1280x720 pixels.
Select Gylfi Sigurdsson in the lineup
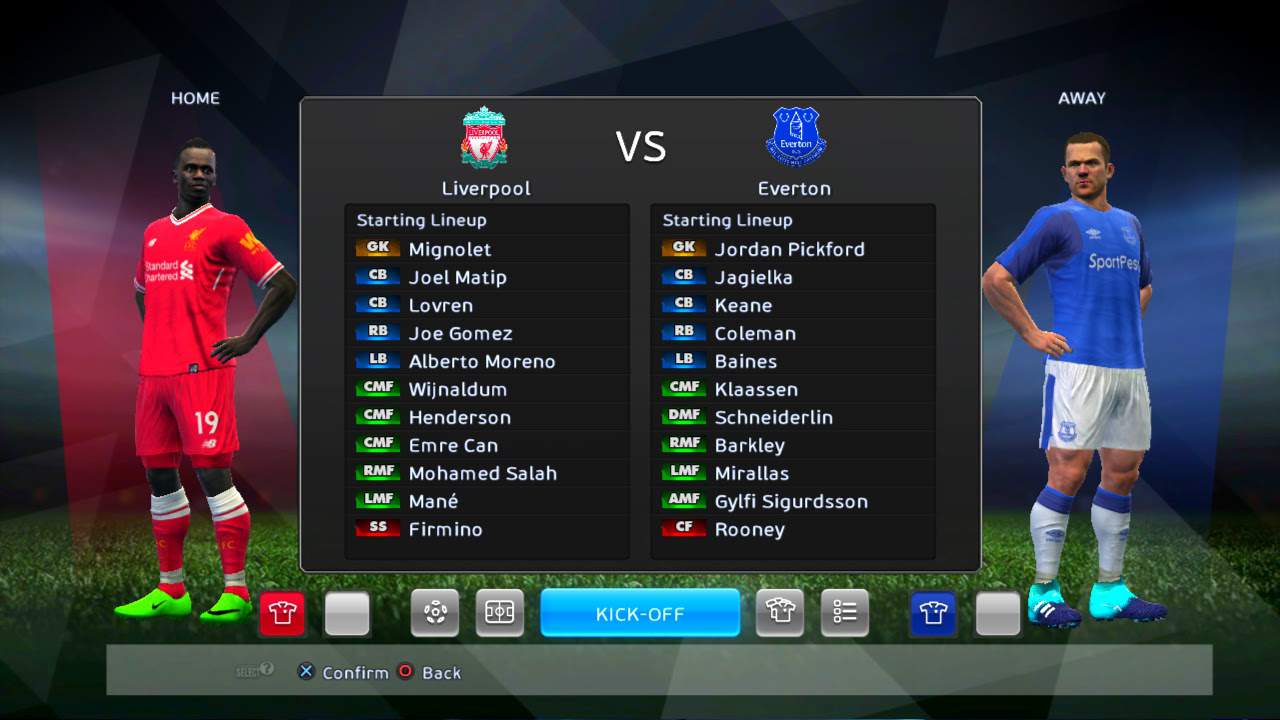(791, 501)
